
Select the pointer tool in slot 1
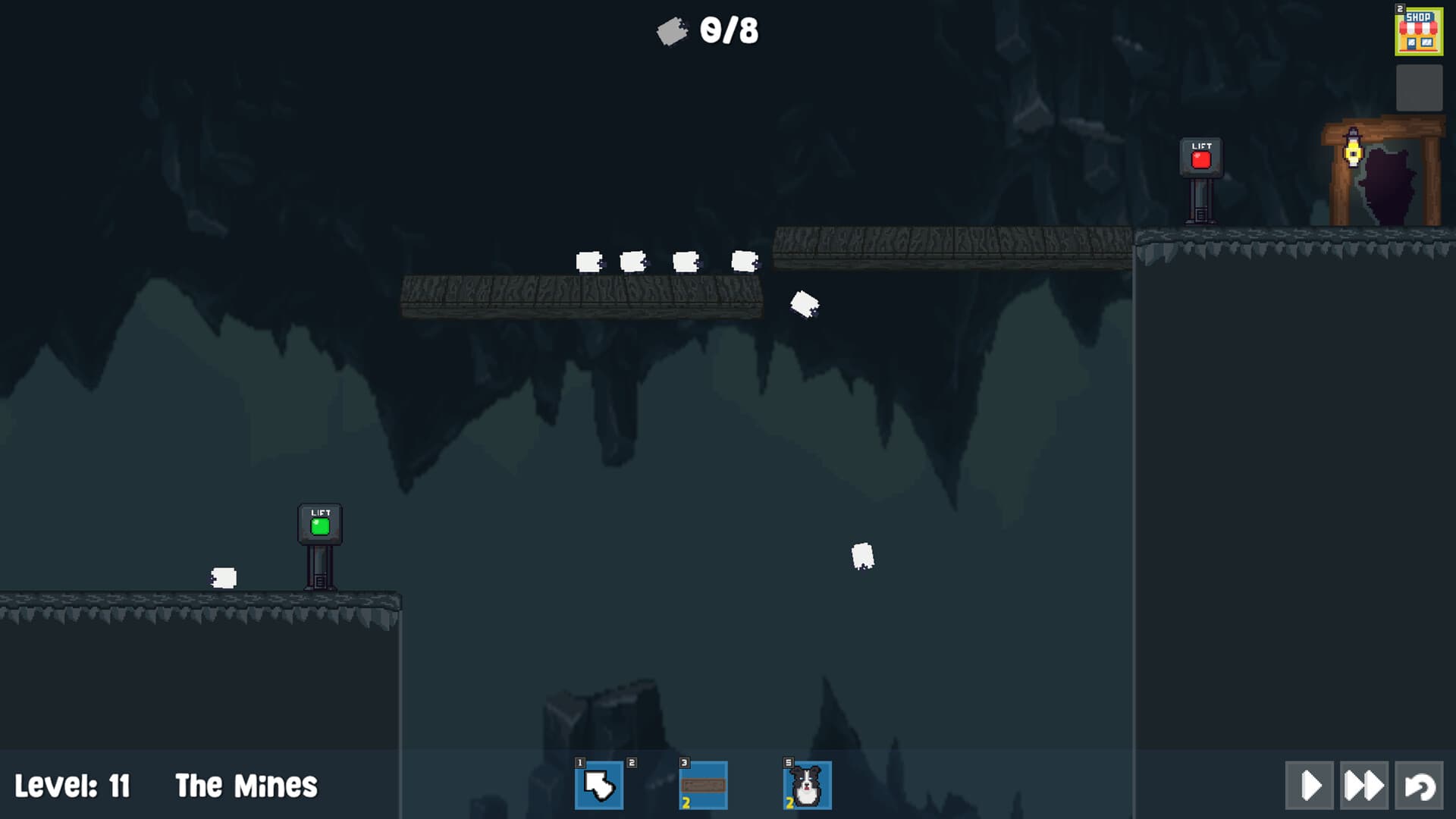(x=599, y=786)
